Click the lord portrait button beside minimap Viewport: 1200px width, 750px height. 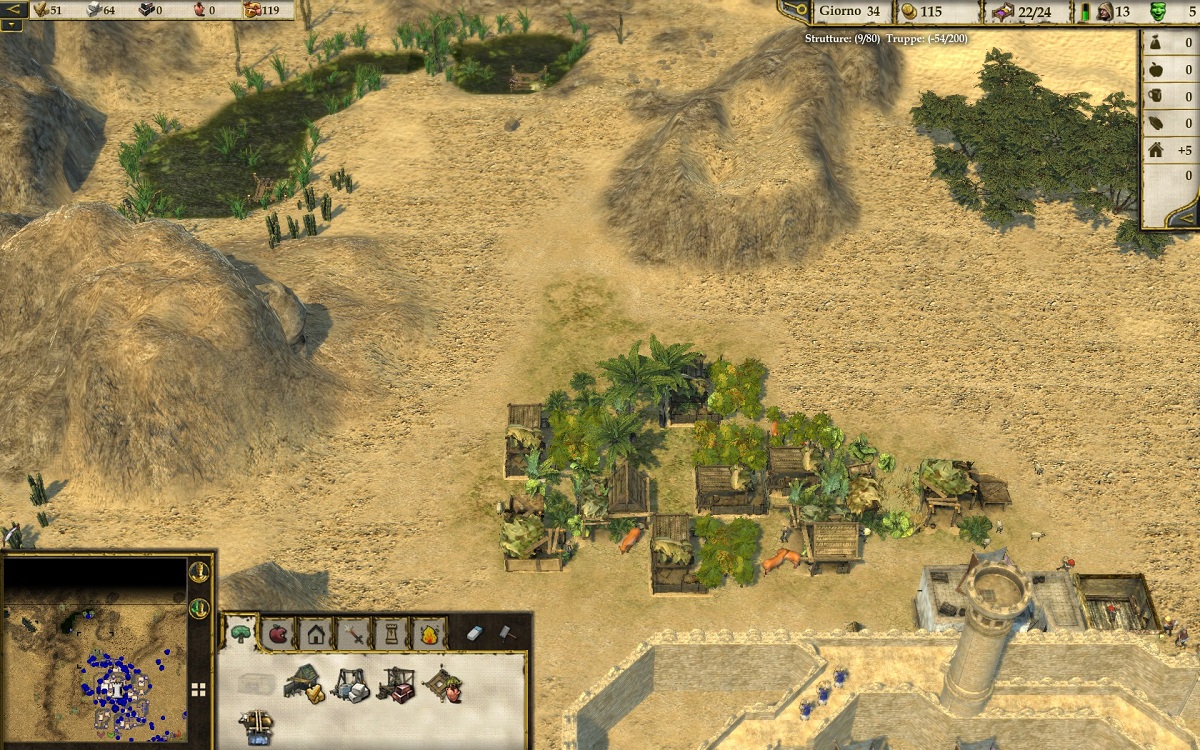click(x=199, y=572)
